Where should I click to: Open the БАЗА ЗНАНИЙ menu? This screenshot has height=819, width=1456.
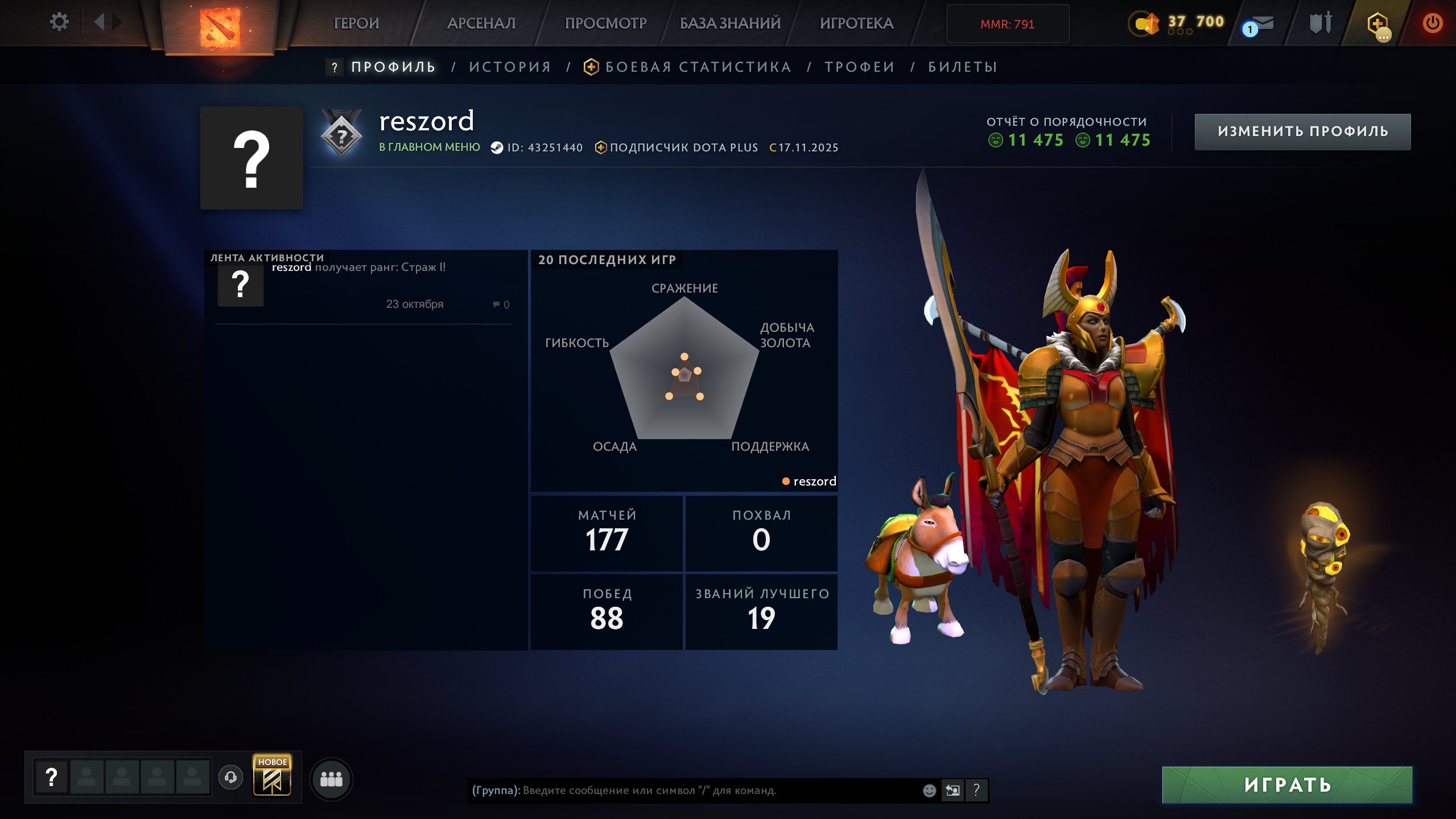pos(729,23)
